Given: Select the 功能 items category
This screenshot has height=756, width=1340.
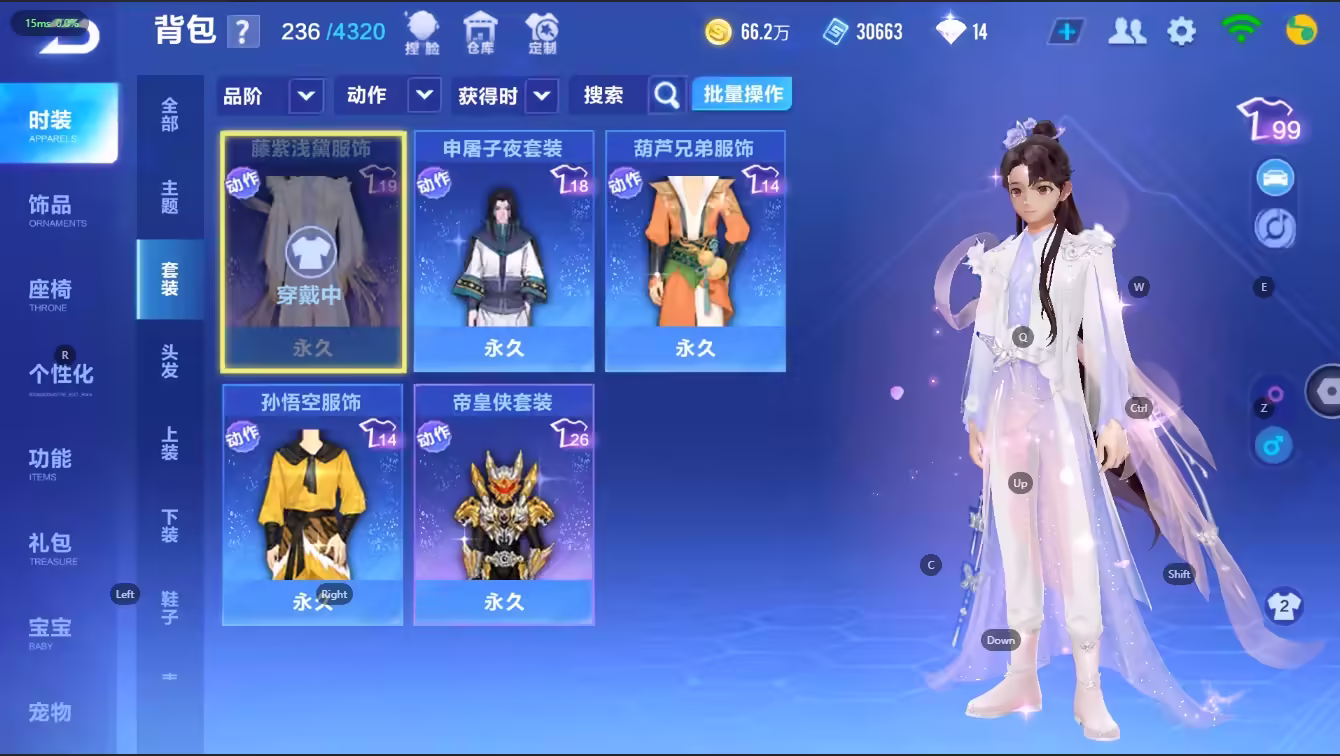Looking at the screenshot, I should tap(50, 462).
